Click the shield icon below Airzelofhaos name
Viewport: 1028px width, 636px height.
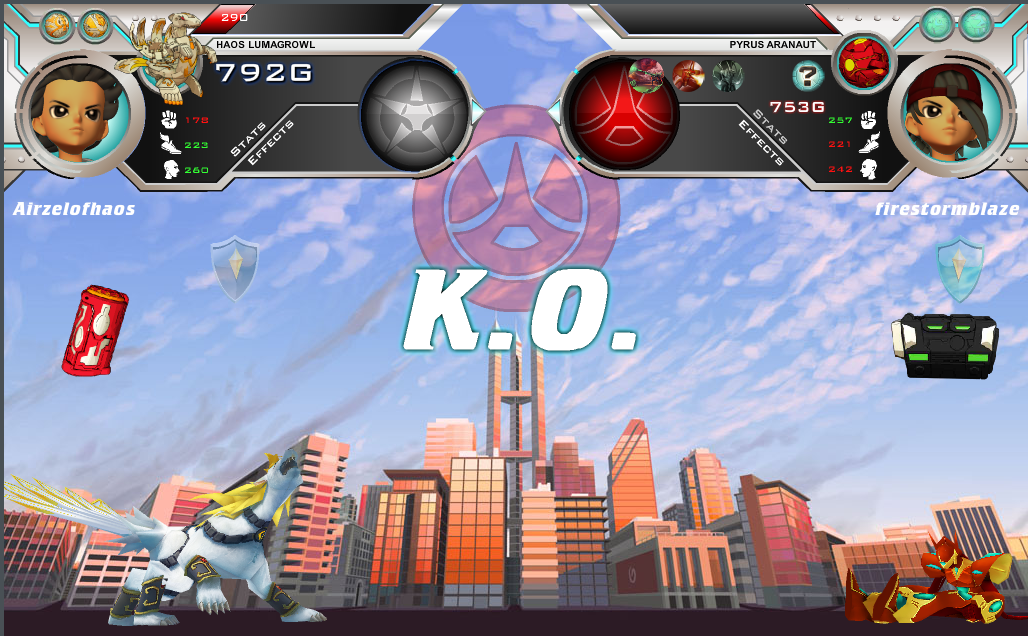(235, 268)
